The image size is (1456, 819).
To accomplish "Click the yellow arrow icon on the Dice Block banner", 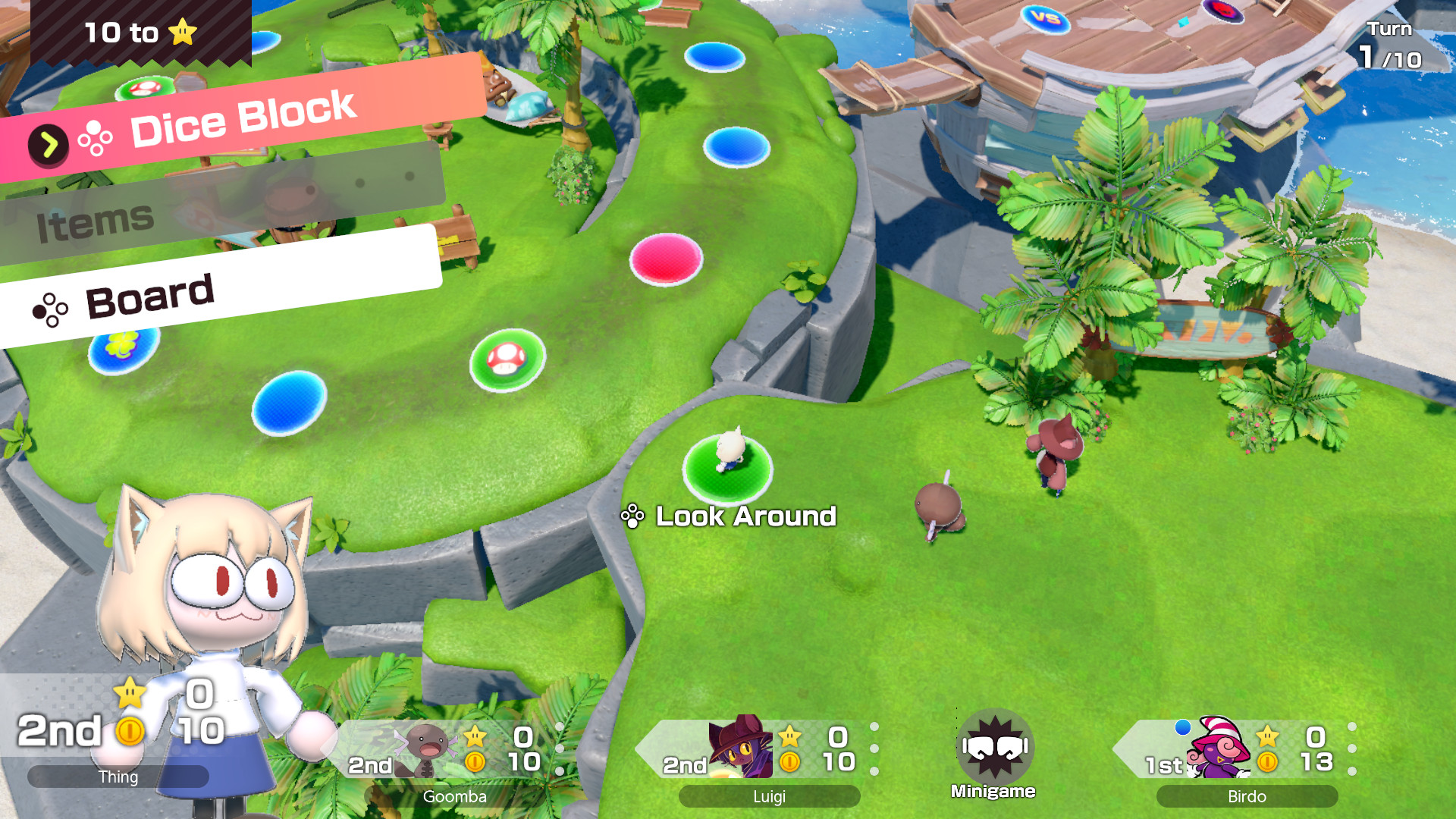I will [49, 142].
